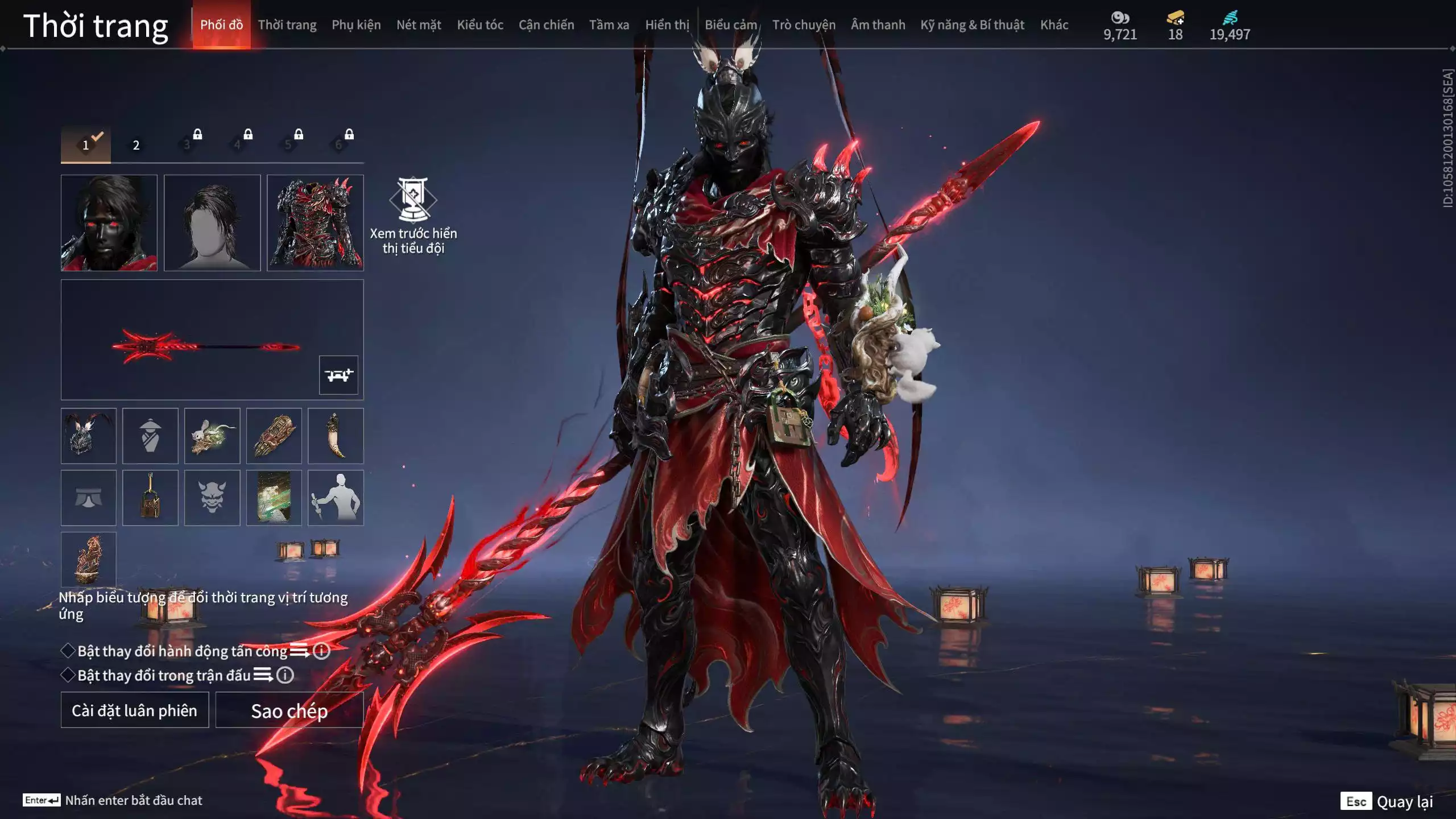Select the hairstyle thumbnail slot
The width and height of the screenshot is (1456, 819).
(212, 222)
